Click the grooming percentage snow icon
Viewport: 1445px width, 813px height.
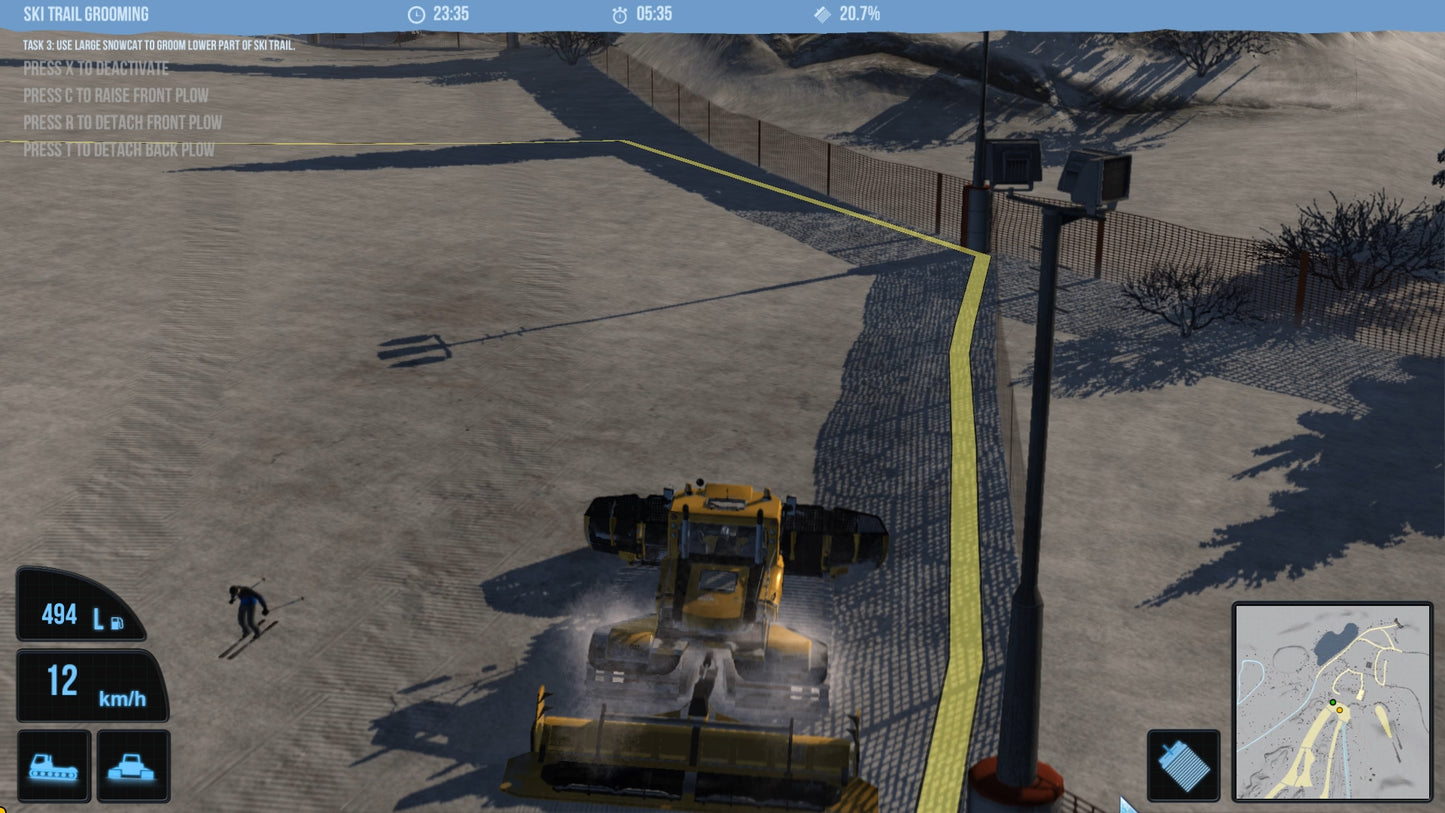pyautogui.click(x=821, y=14)
